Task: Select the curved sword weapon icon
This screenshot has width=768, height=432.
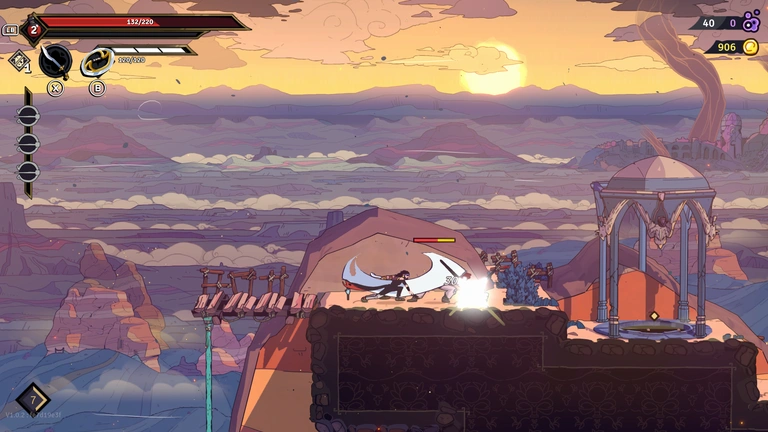Action: [x=55, y=60]
